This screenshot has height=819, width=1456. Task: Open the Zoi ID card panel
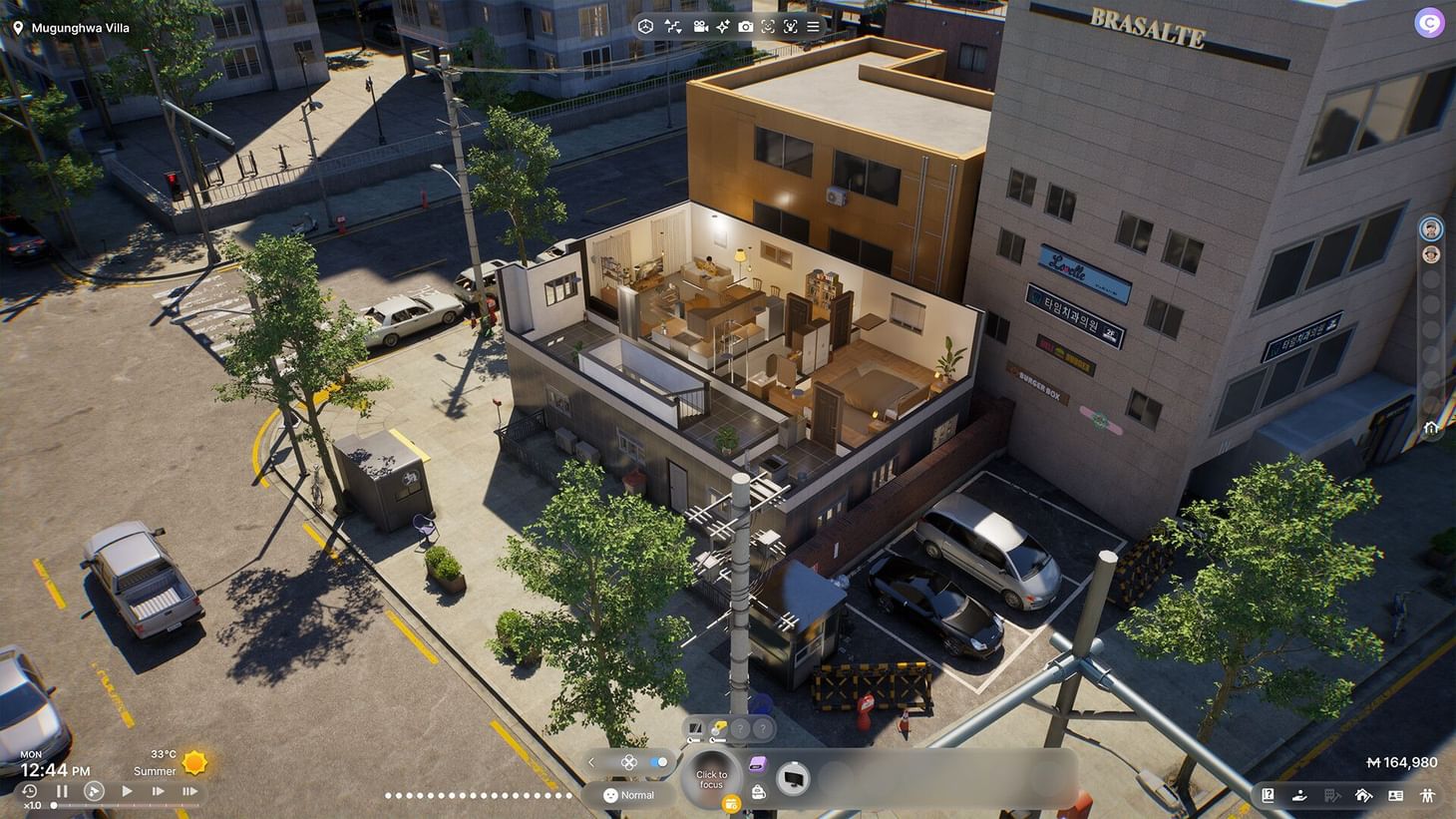[x=1396, y=795]
